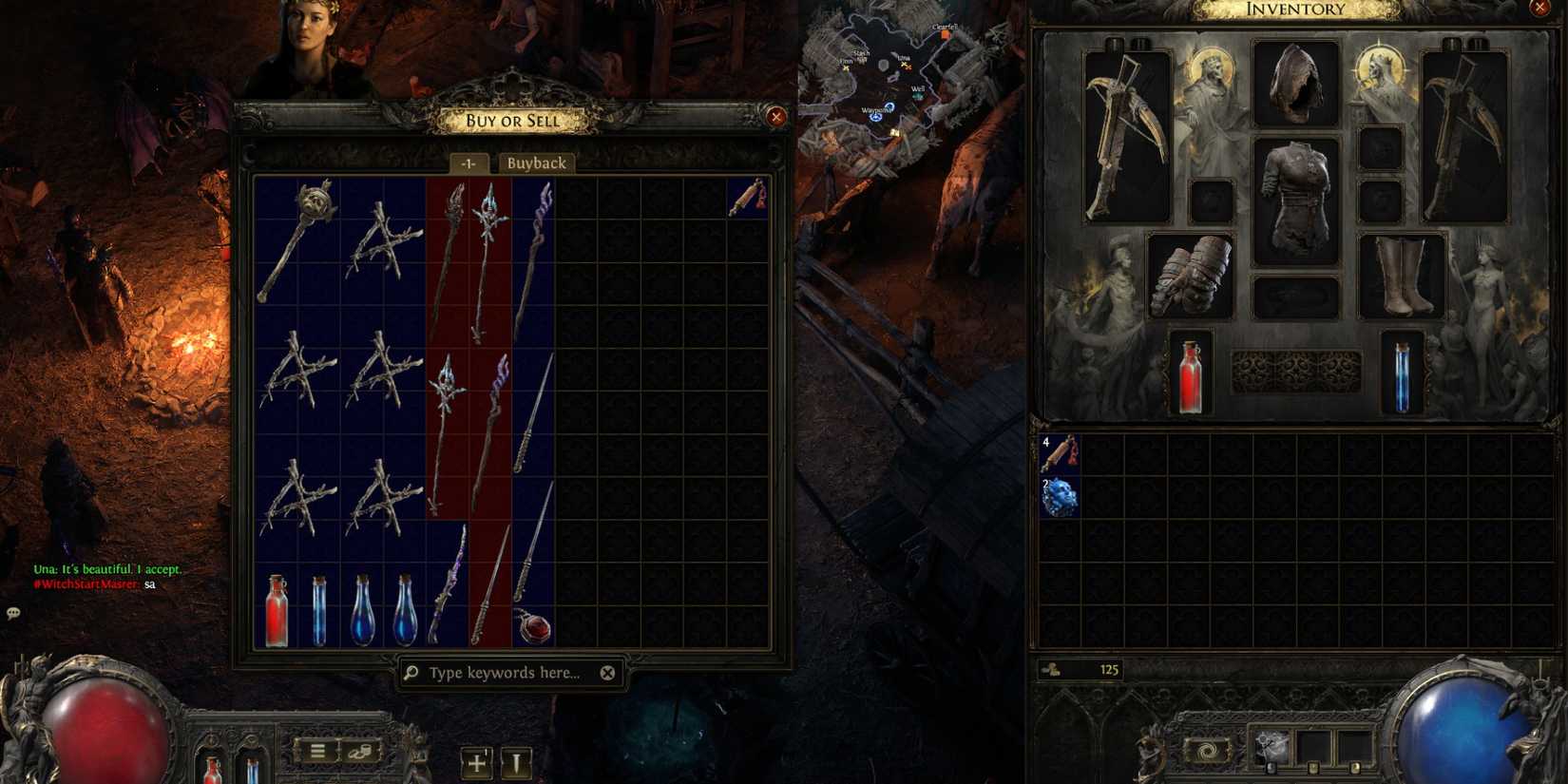Open the currency exchange icon below the vendor panel
This screenshot has height=784, width=1568.
click(359, 750)
